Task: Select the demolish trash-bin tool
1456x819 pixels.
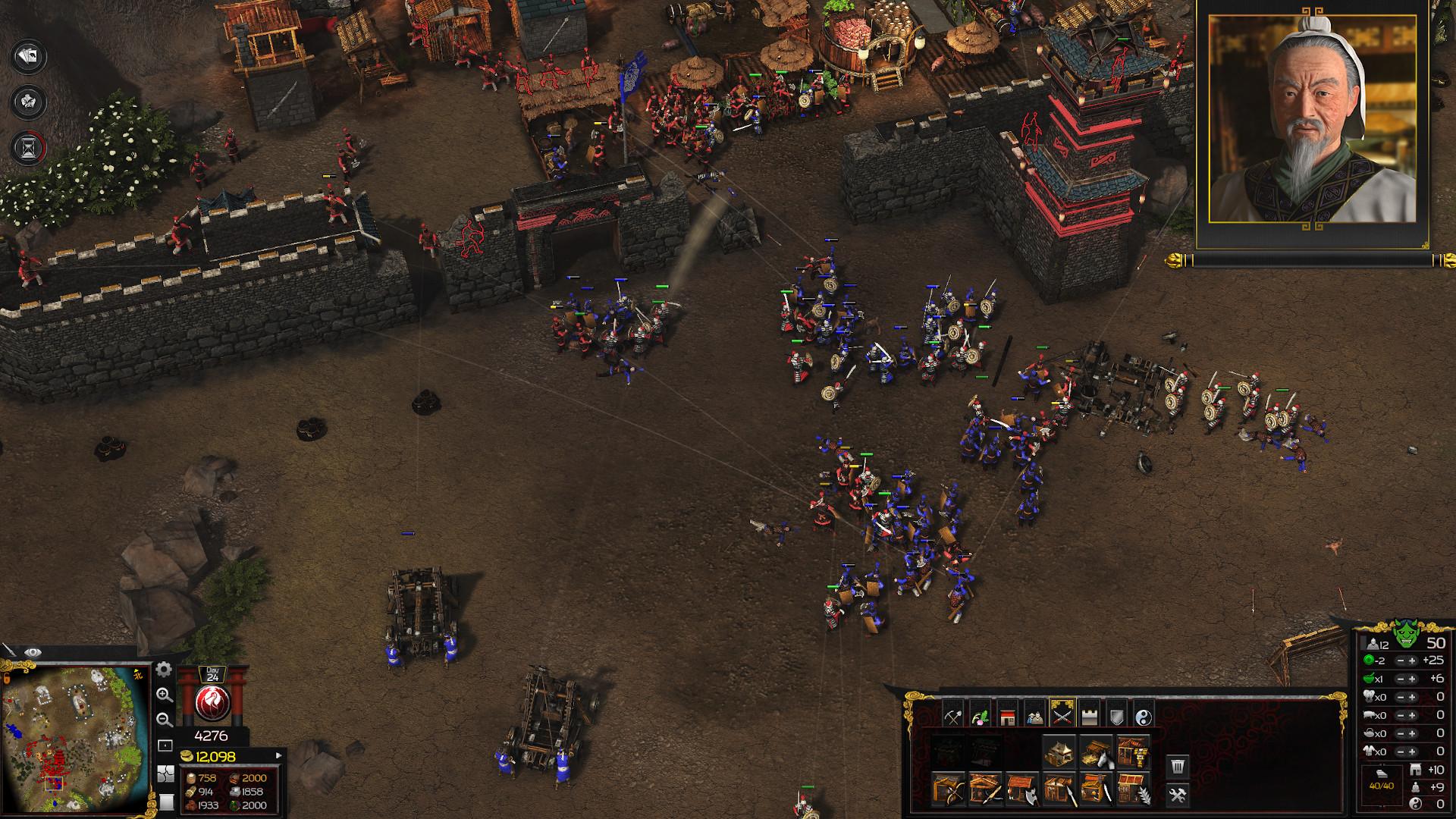Action: tap(1178, 766)
